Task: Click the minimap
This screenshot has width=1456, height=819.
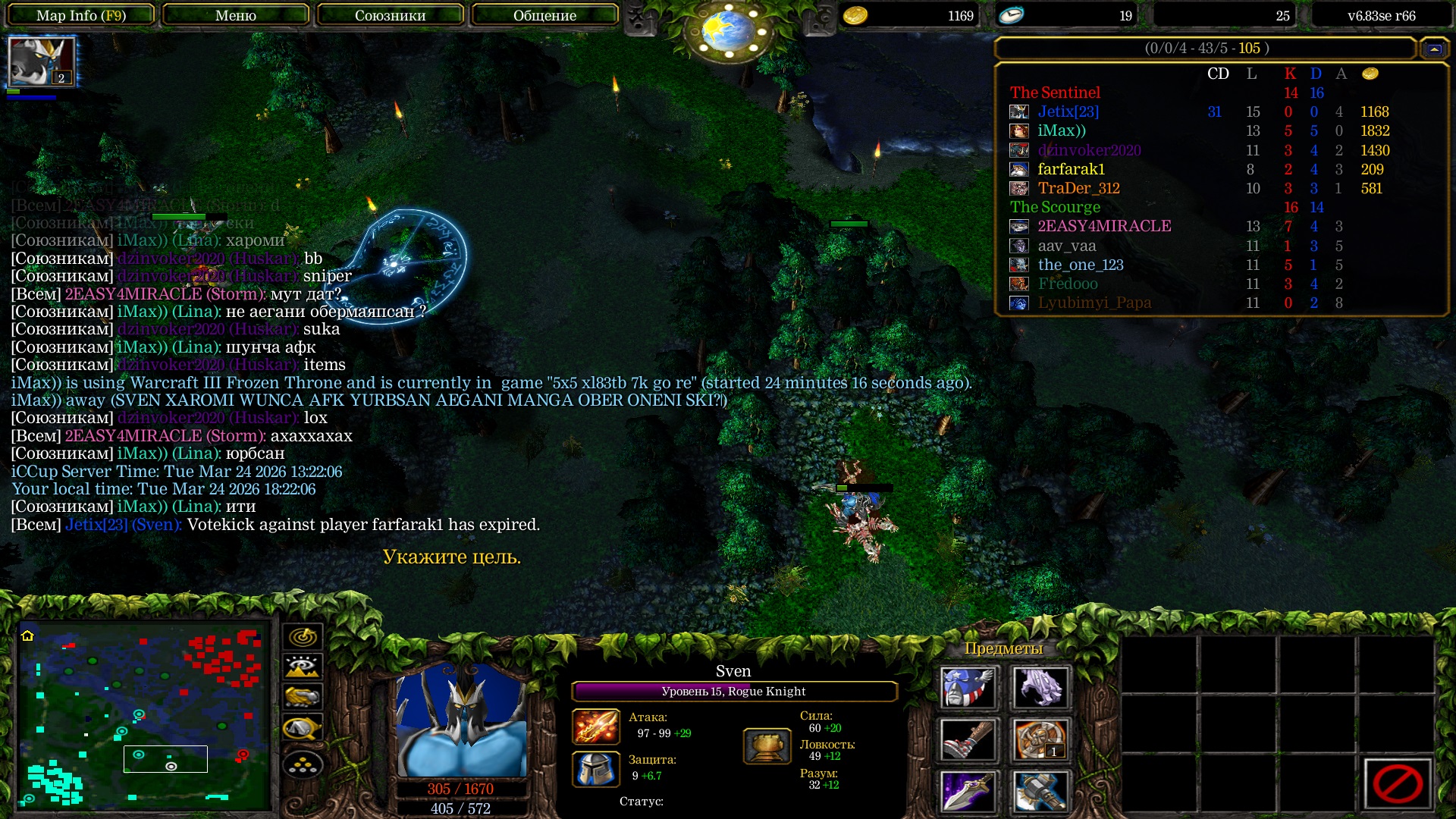Action: point(144,715)
